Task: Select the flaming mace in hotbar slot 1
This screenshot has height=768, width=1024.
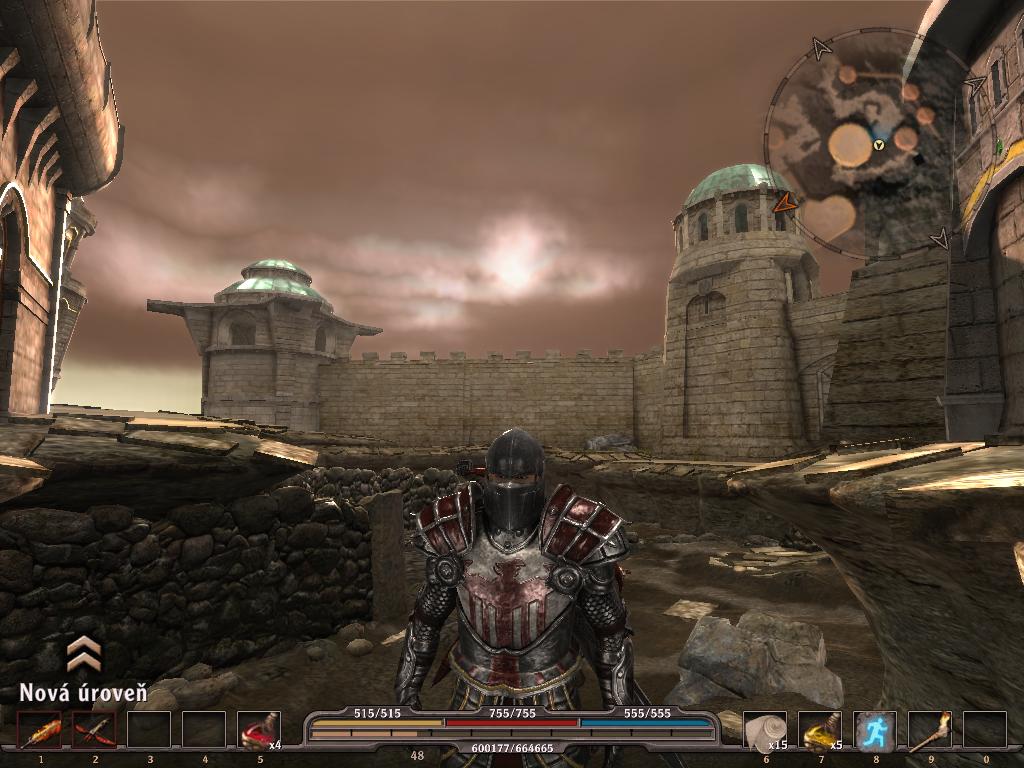Action: (x=41, y=730)
